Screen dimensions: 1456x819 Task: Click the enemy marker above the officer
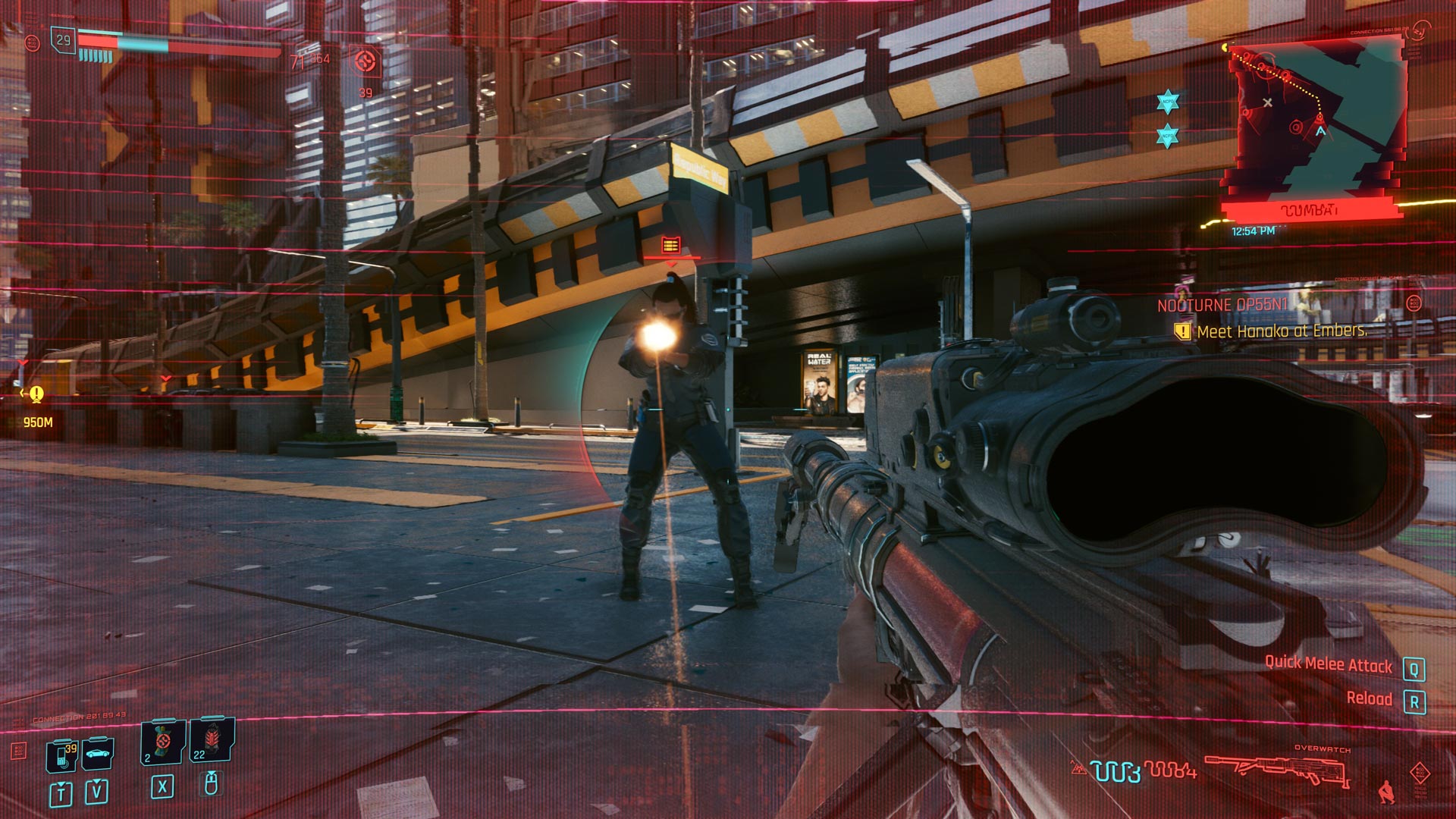(671, 245)
